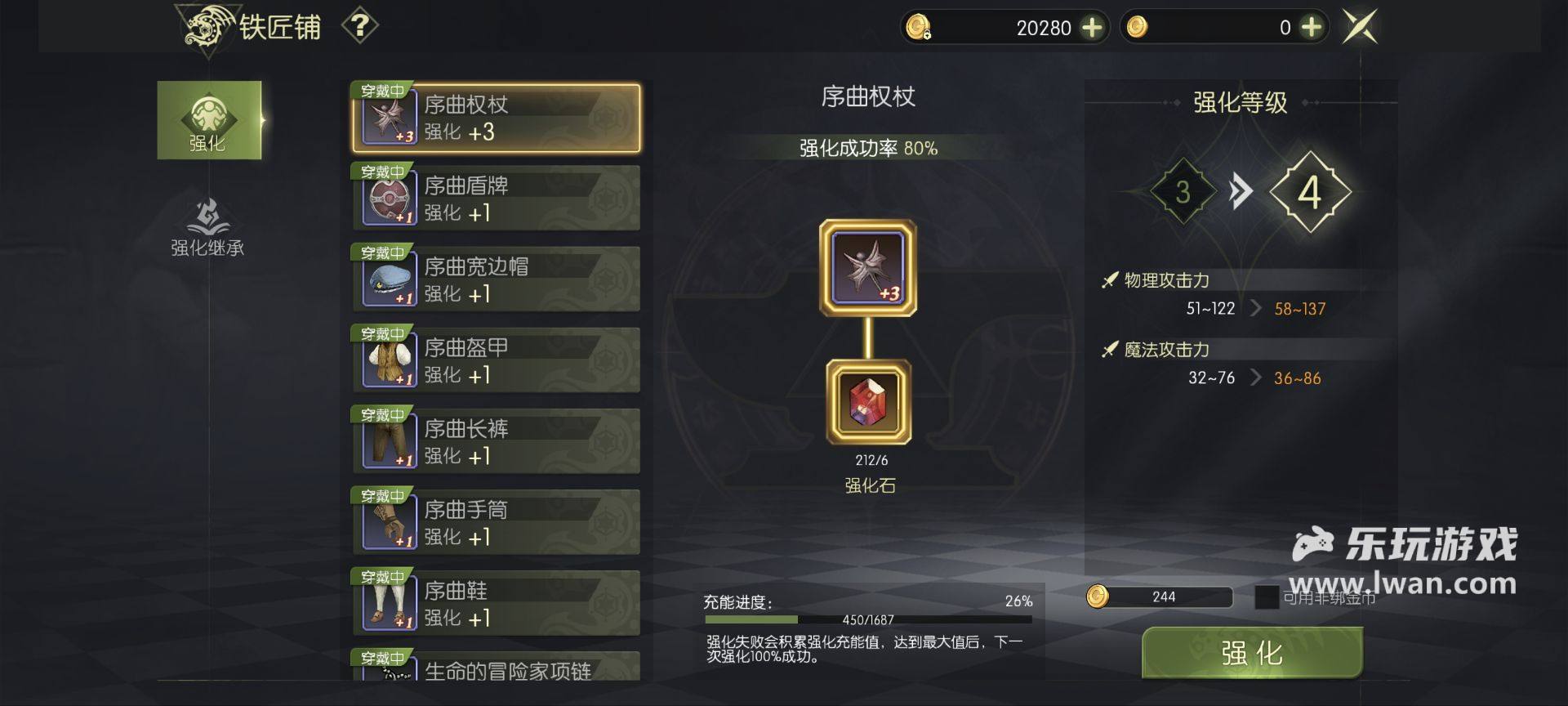Viewport: 1568px width, 706px height.
Task: Tap the 序曲权杖 weapon icon in center
Action: [868, 268]
